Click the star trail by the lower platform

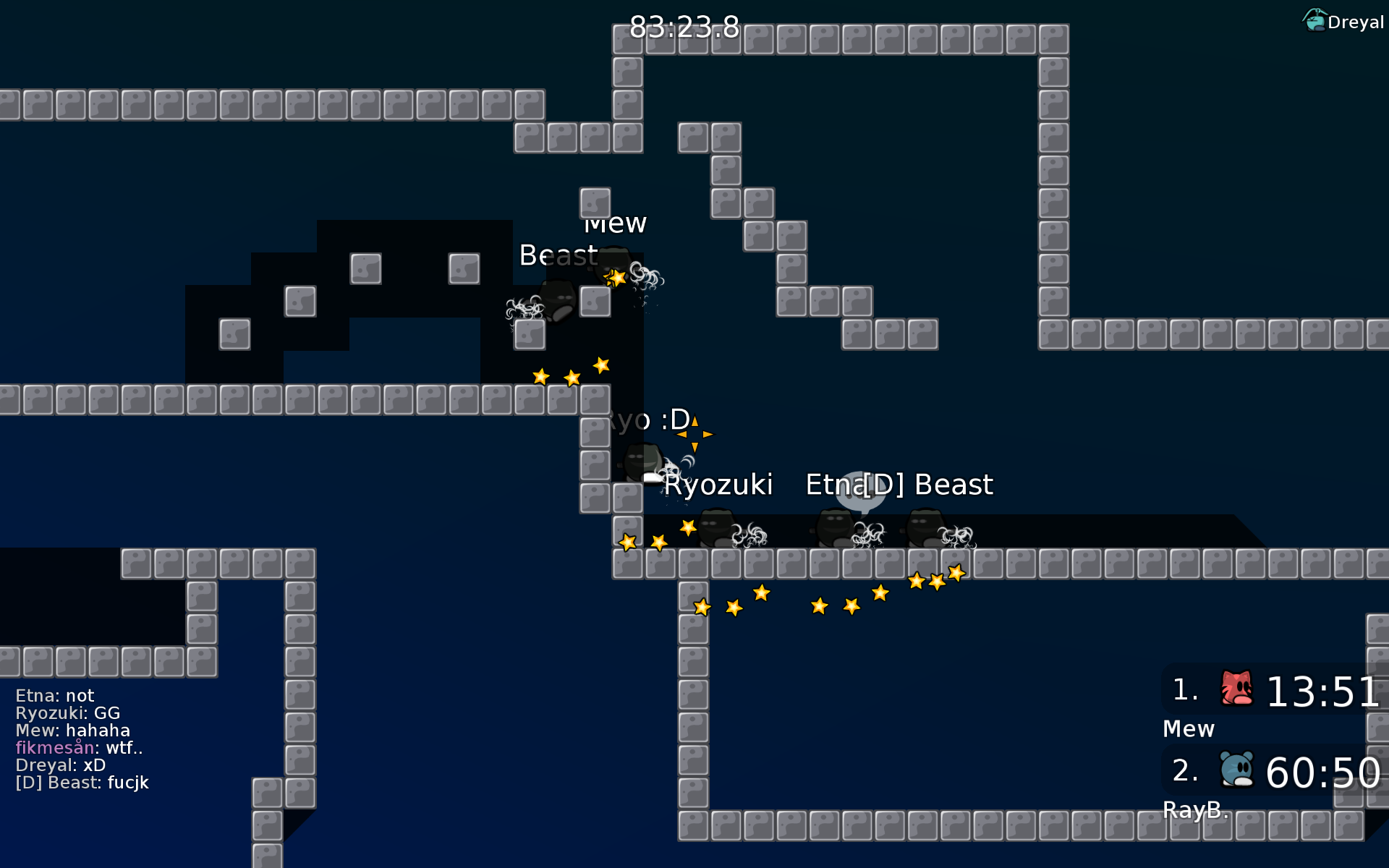pos(817,606)
